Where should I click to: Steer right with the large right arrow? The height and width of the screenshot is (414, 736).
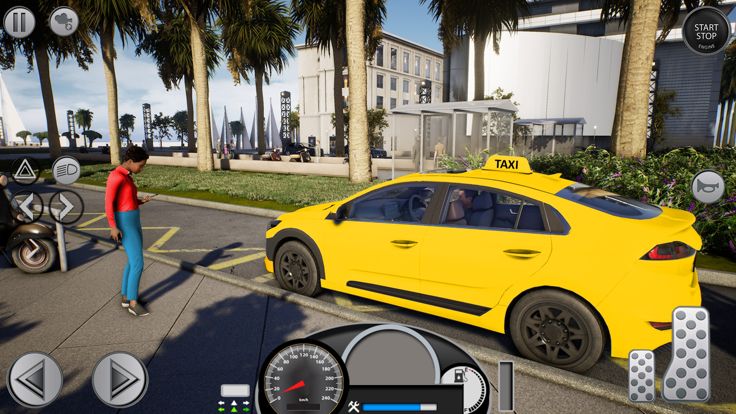(x=120, y=379)
